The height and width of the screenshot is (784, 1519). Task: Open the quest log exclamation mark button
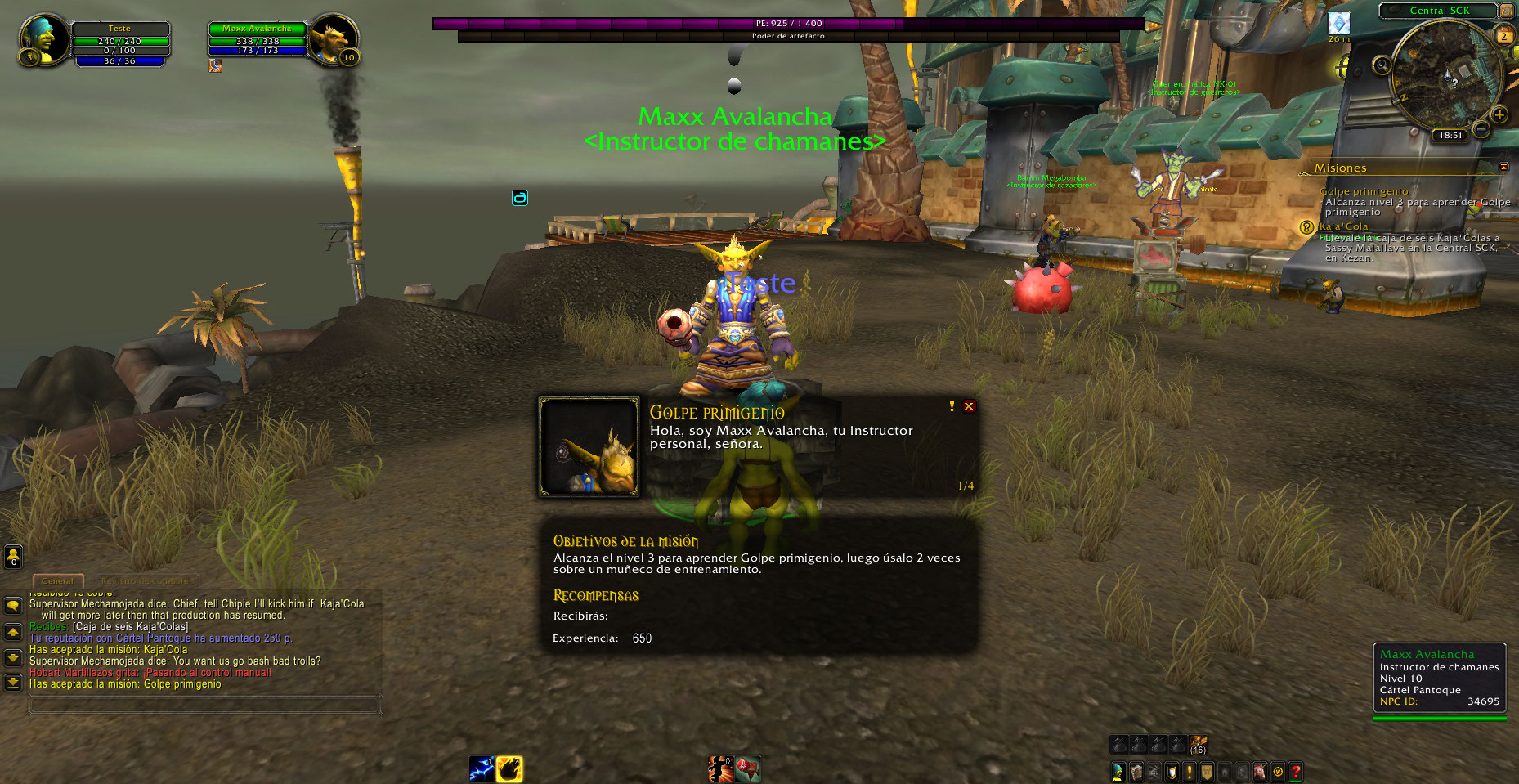pos(1190,771)
